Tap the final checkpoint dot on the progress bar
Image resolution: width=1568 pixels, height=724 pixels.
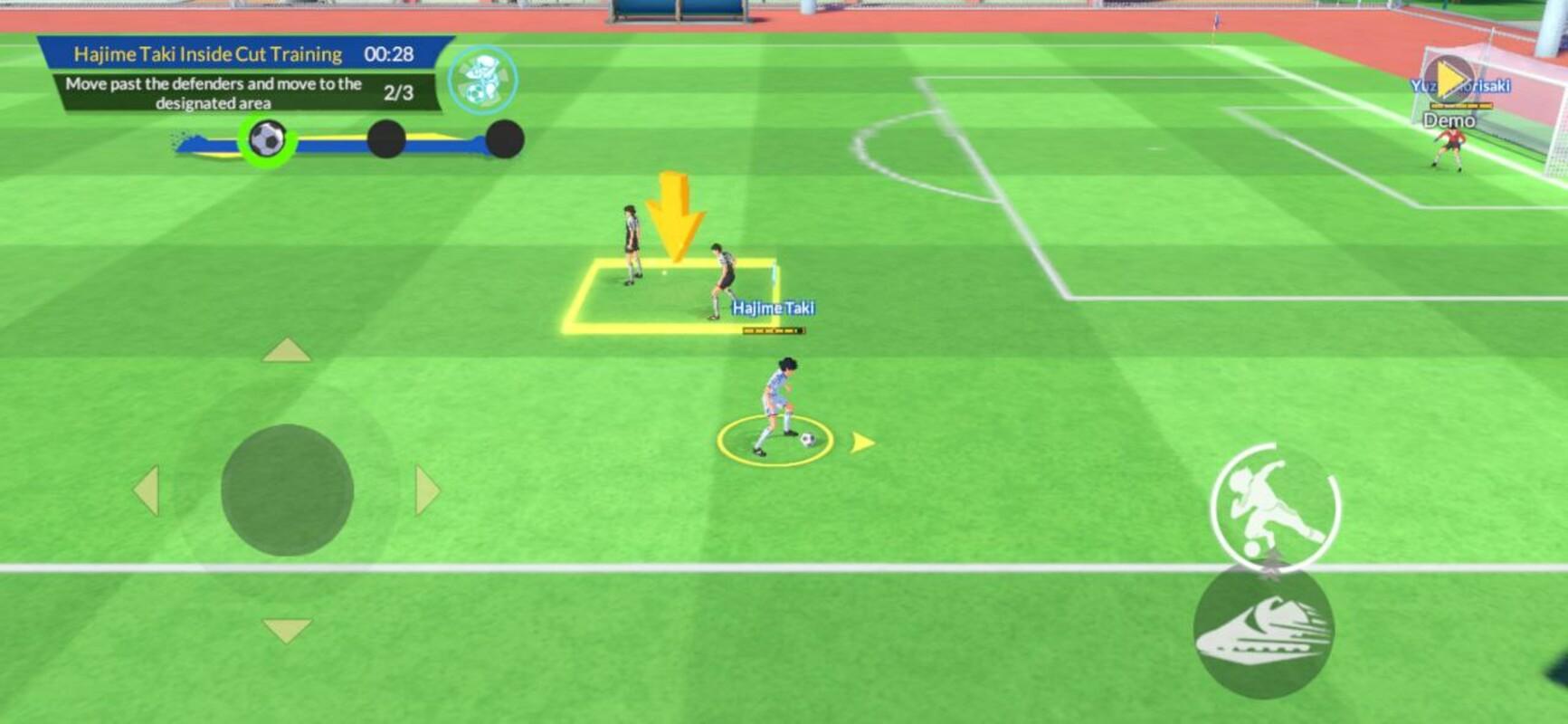pos(504,139)
